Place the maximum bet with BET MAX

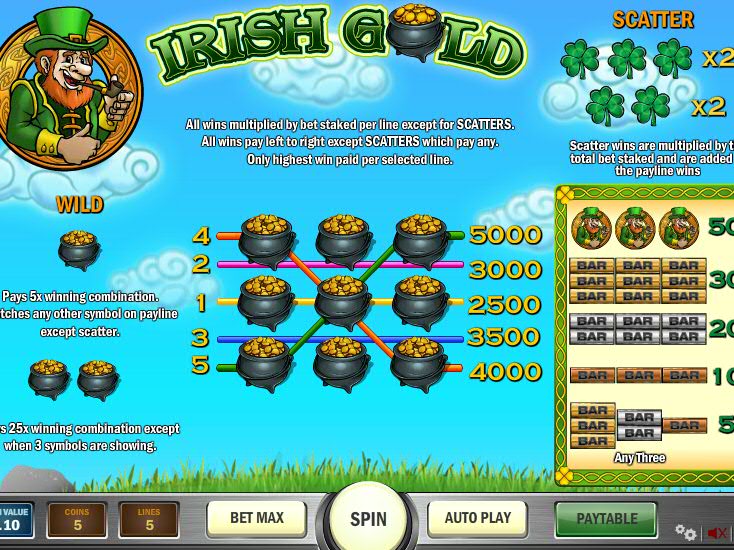tap(256, 518)
